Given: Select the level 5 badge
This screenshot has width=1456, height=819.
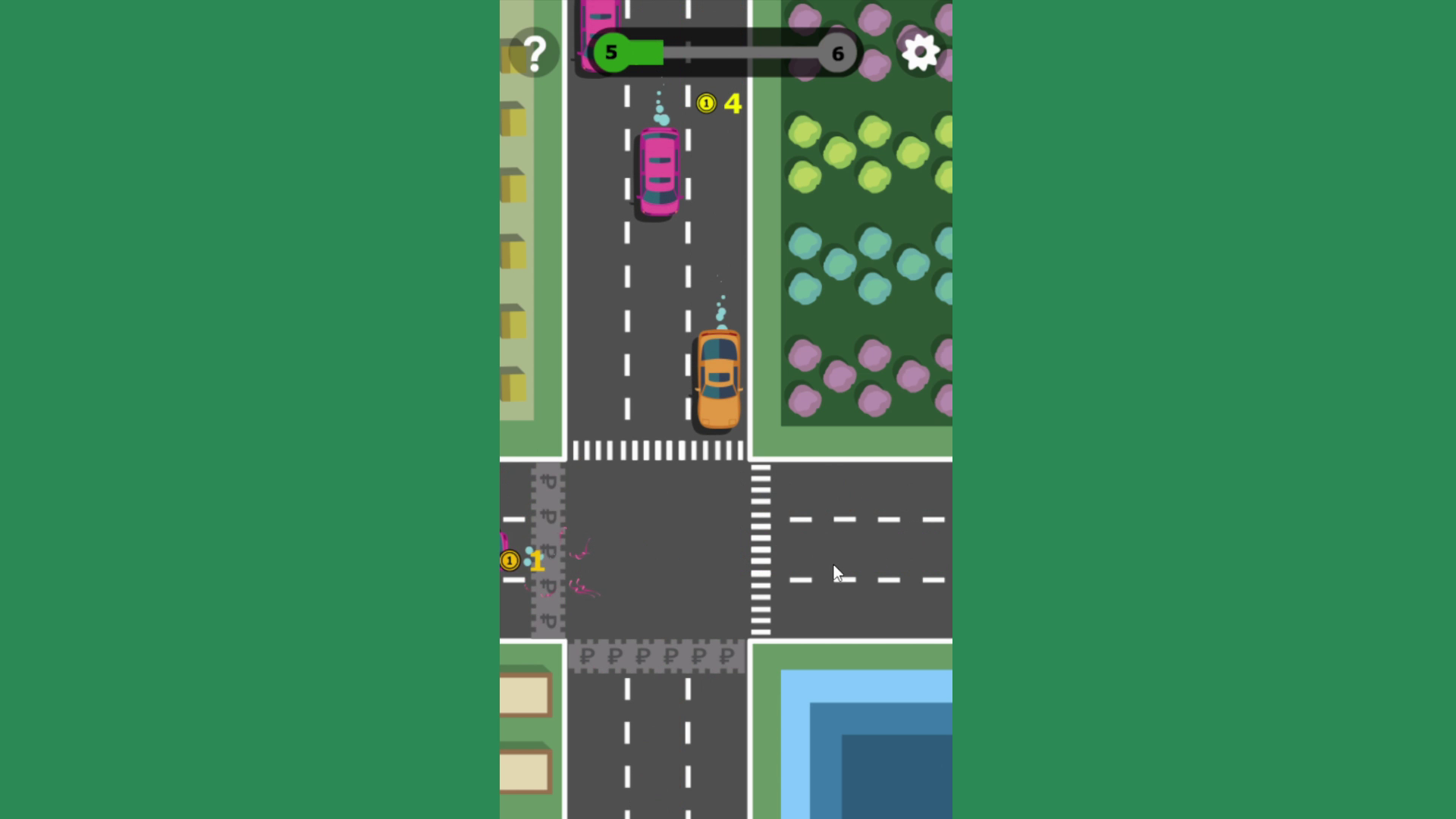Looking at the screenshot, I should [611, 52].
